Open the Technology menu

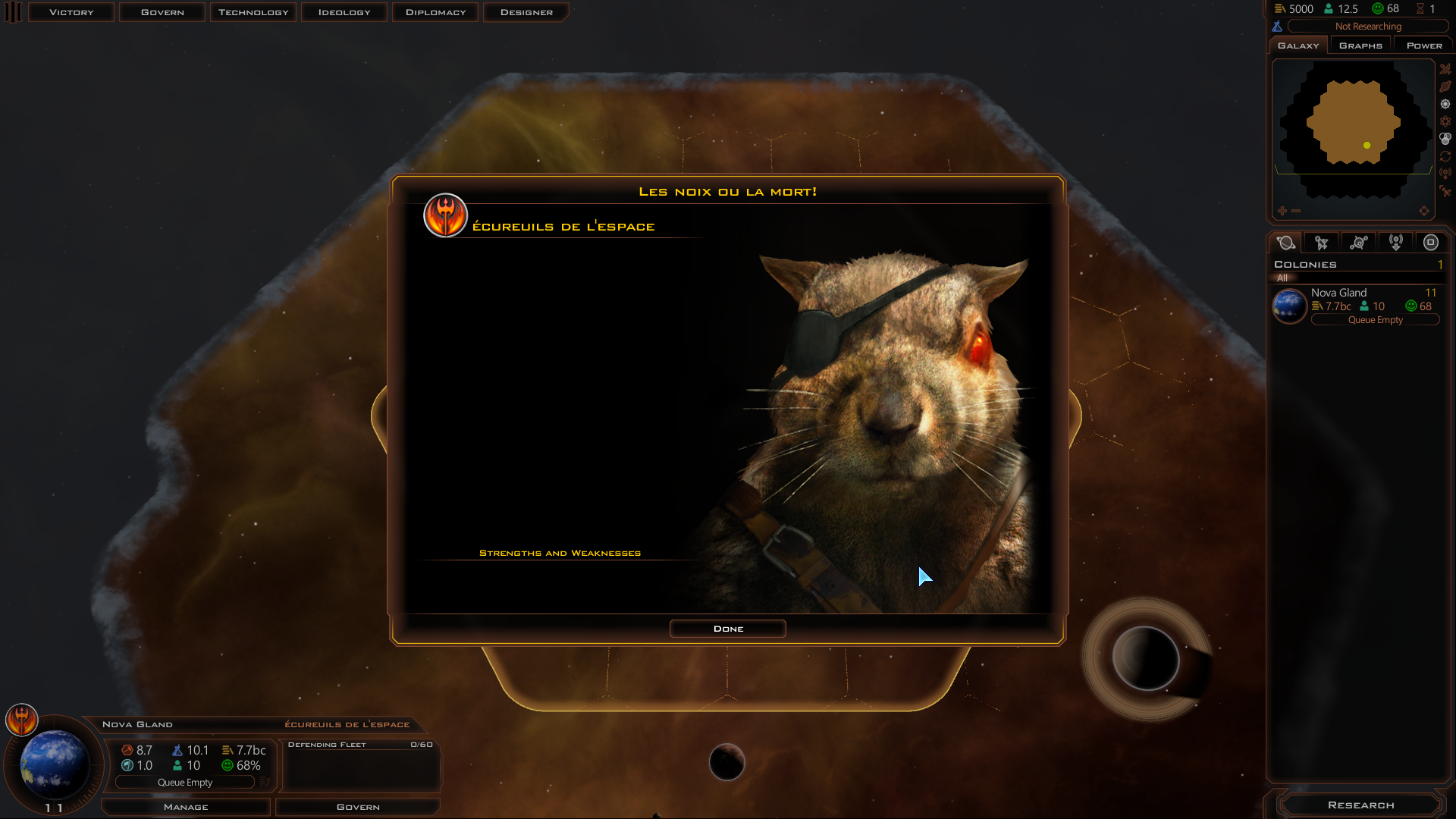click(253, 12)
